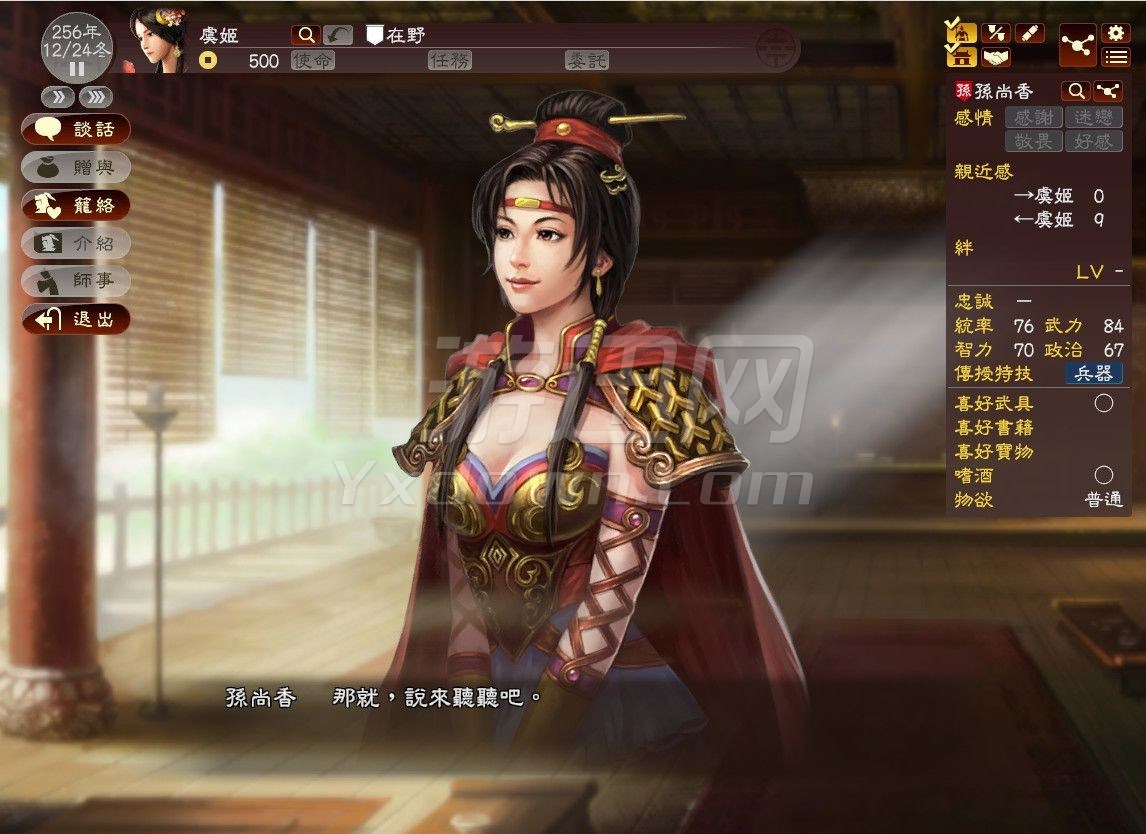The height and width of the screenshot is (834, 1146).
Task: Toggle the officer figure filter
Action: click(x=962, y=32)
